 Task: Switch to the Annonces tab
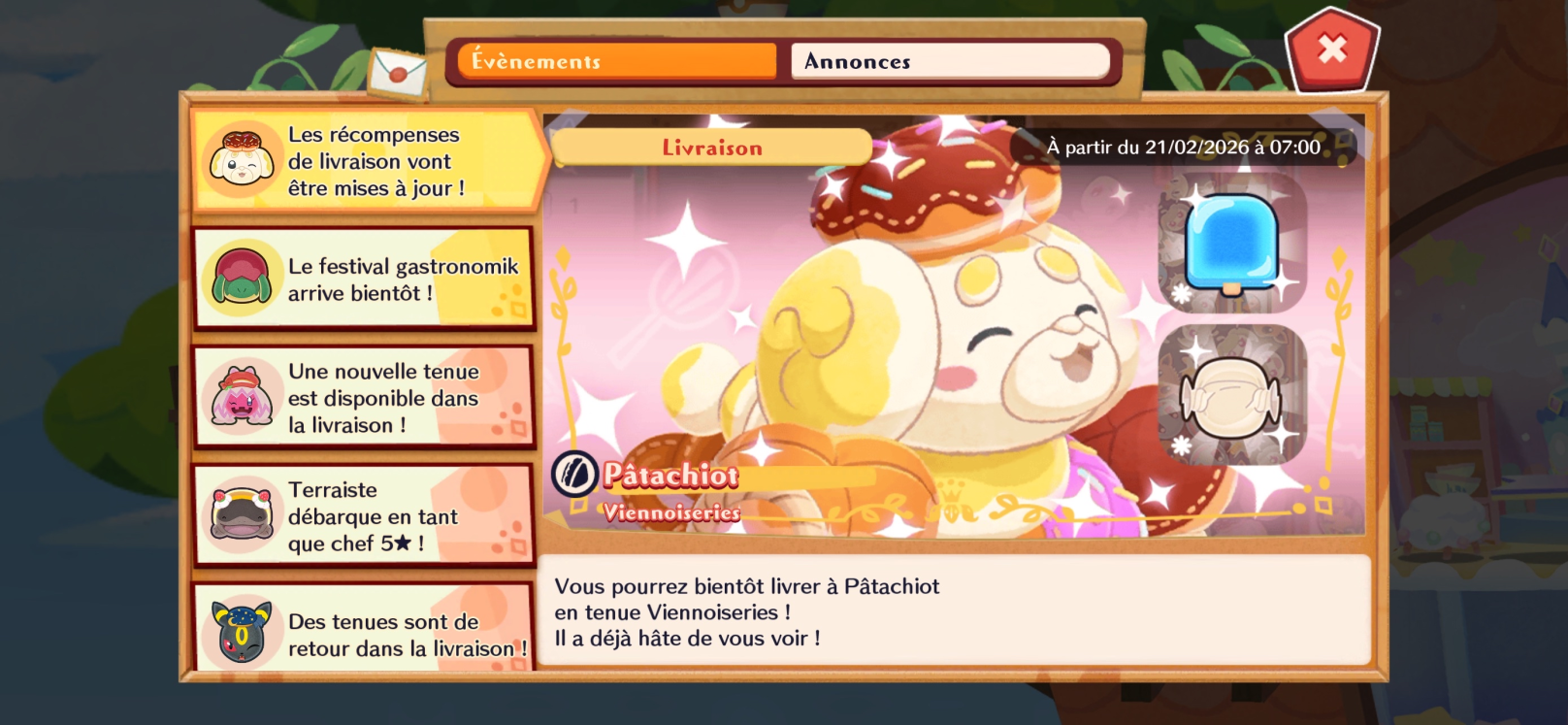tap(949, 61)
